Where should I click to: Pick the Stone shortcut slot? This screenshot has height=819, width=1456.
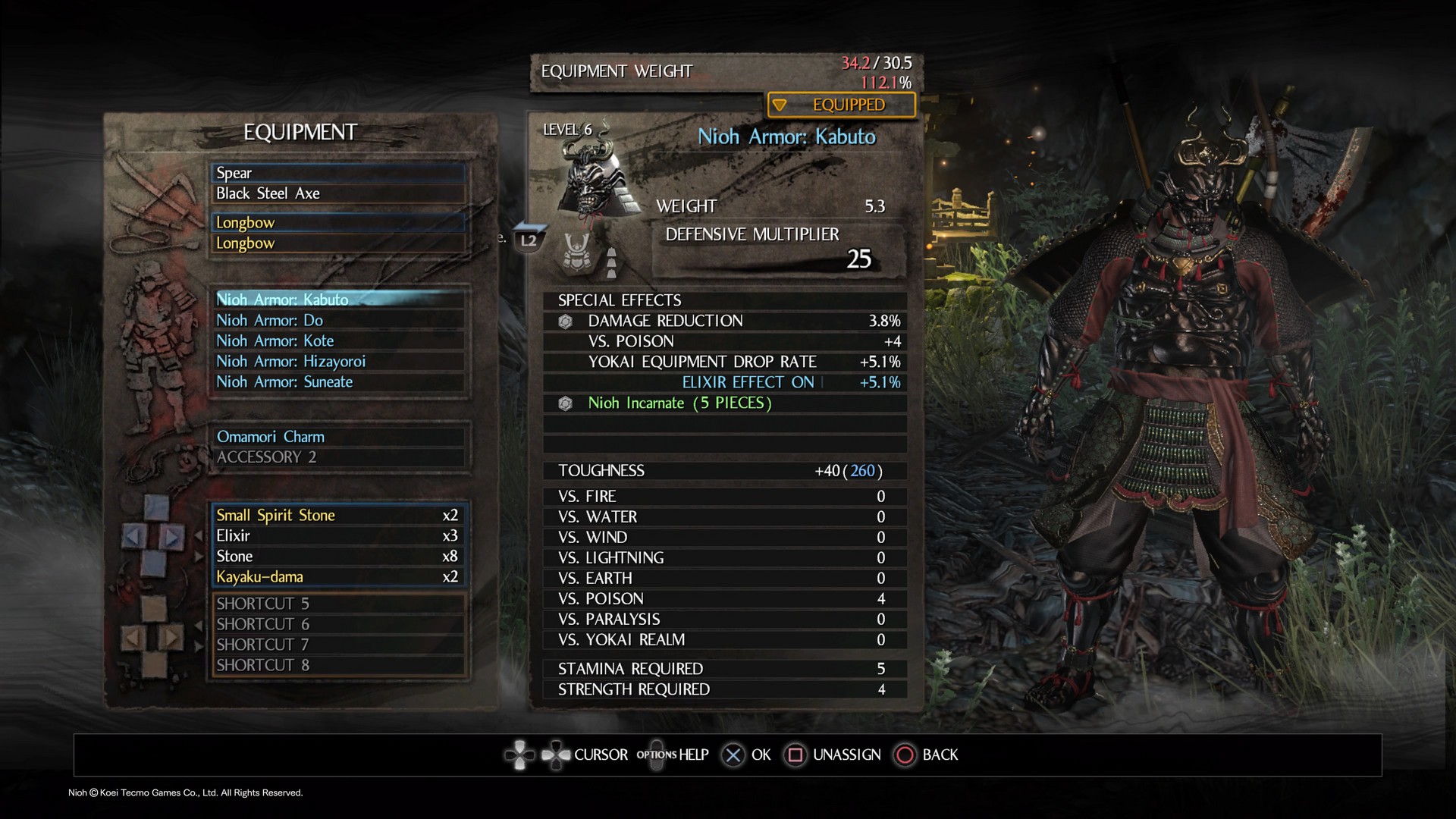click(x=338, y=556)
